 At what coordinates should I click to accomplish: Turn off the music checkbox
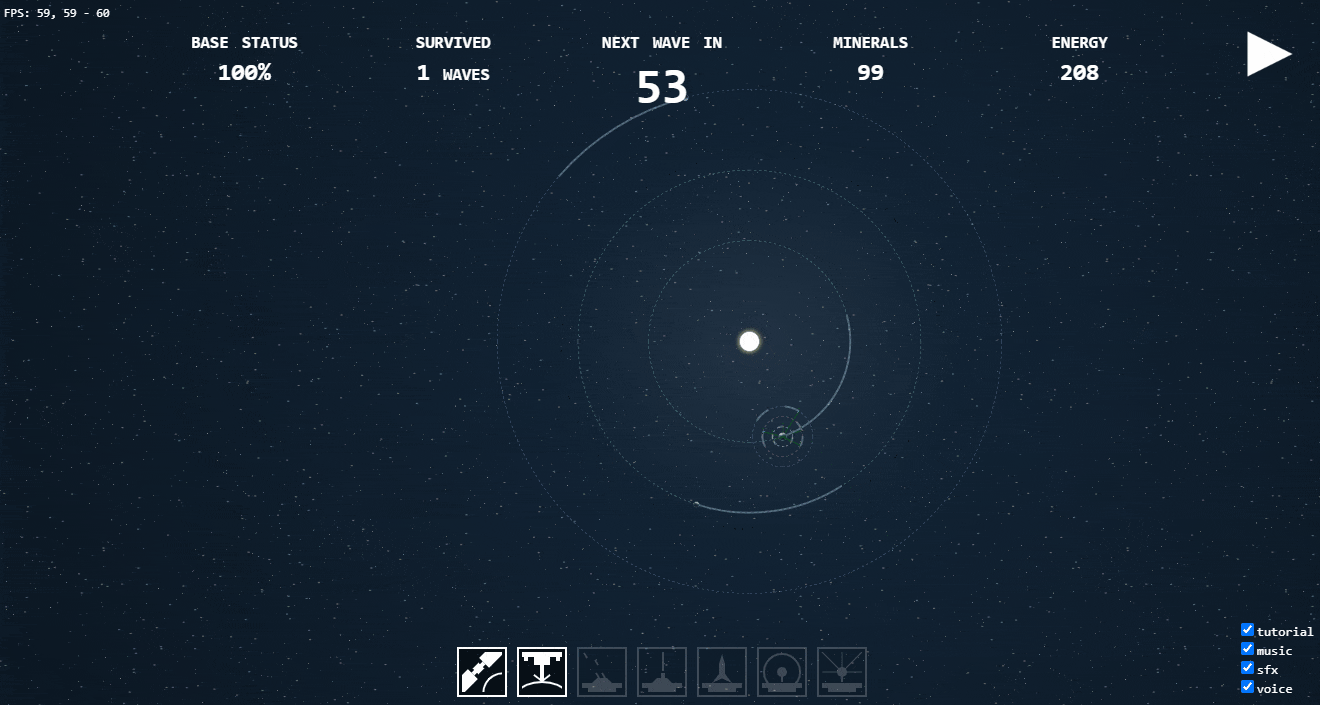[1247, 649]
